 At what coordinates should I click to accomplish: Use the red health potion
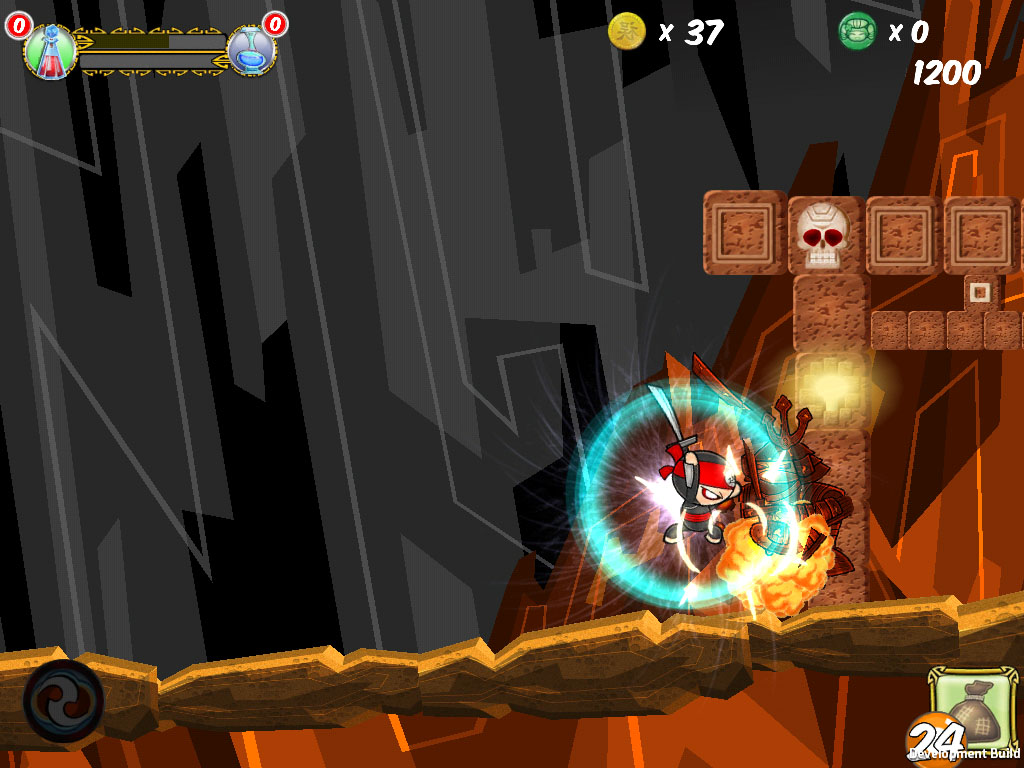click(50, 51)
